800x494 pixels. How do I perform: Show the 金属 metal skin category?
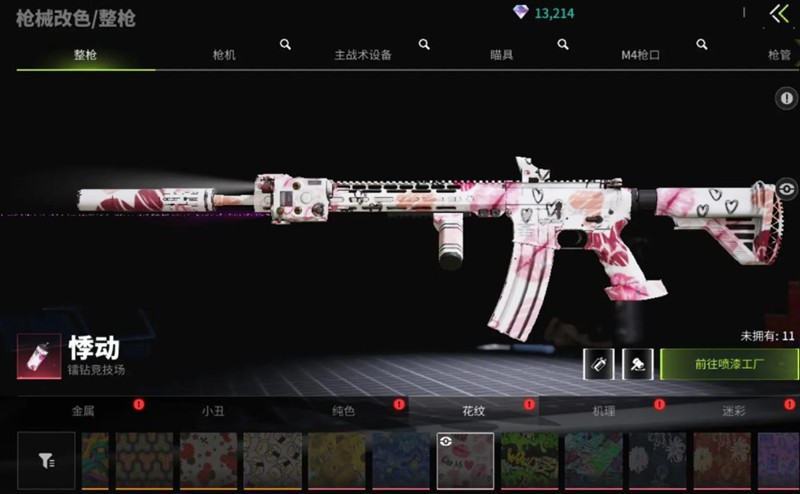[x=83, y=410]
